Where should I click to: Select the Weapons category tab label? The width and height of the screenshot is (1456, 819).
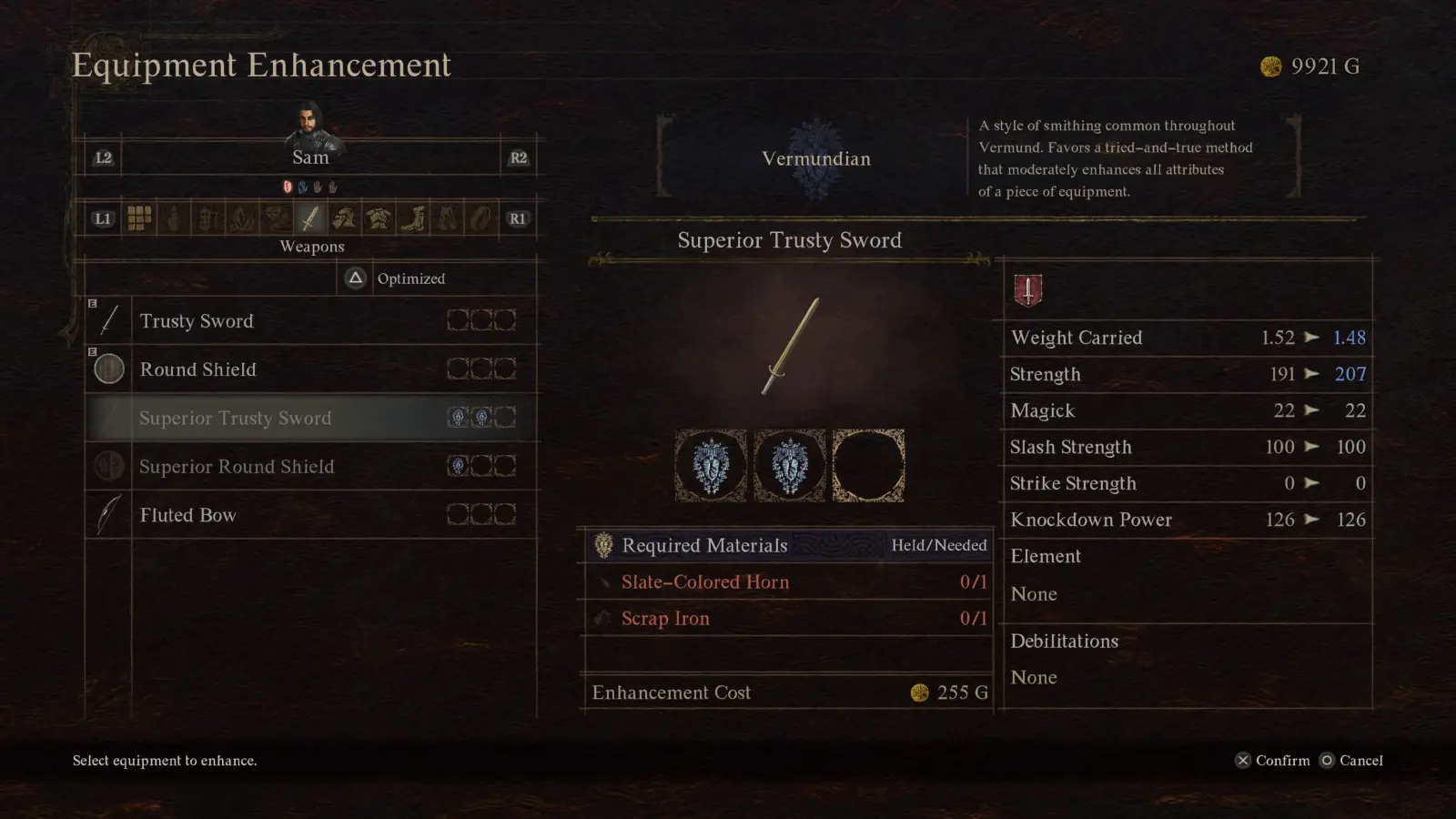point(310,247)
